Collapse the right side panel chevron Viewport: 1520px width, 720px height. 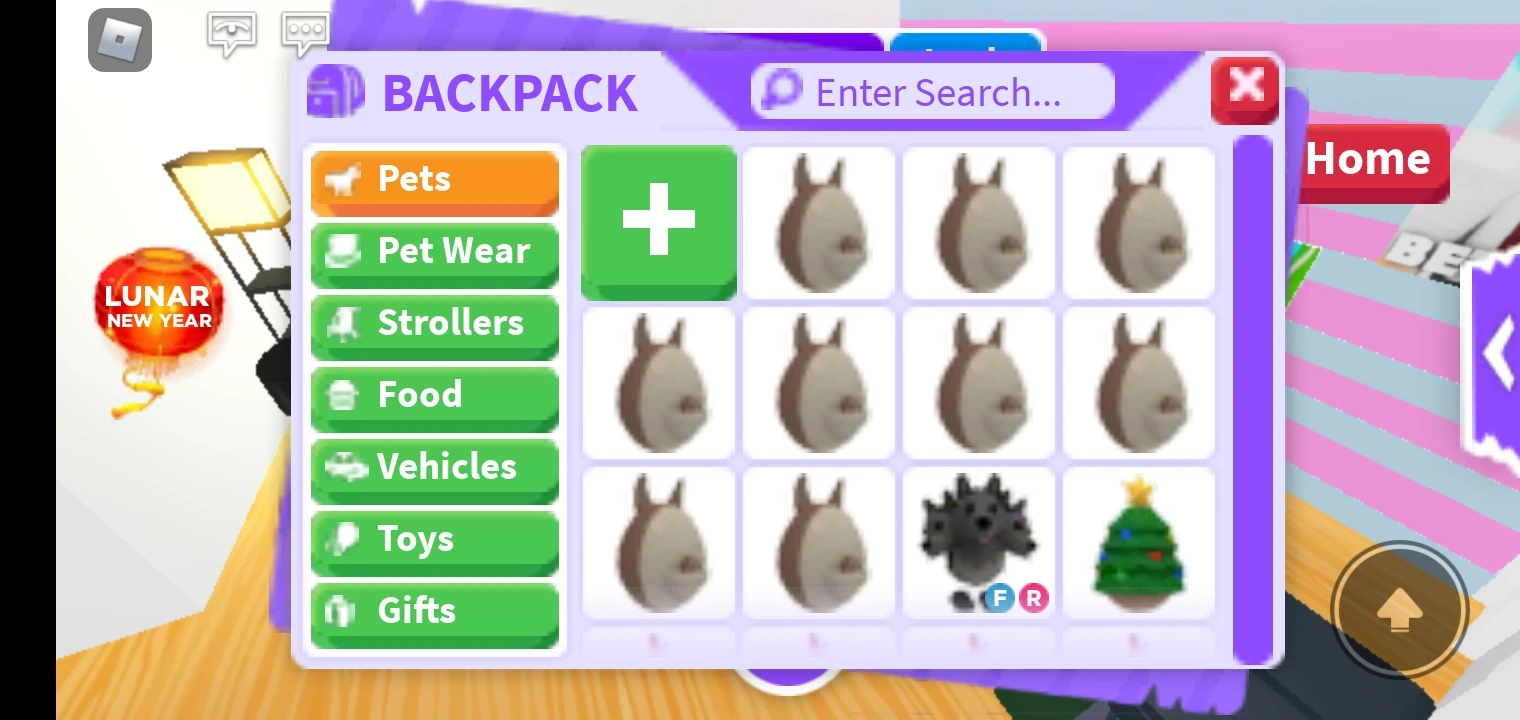1499,352
